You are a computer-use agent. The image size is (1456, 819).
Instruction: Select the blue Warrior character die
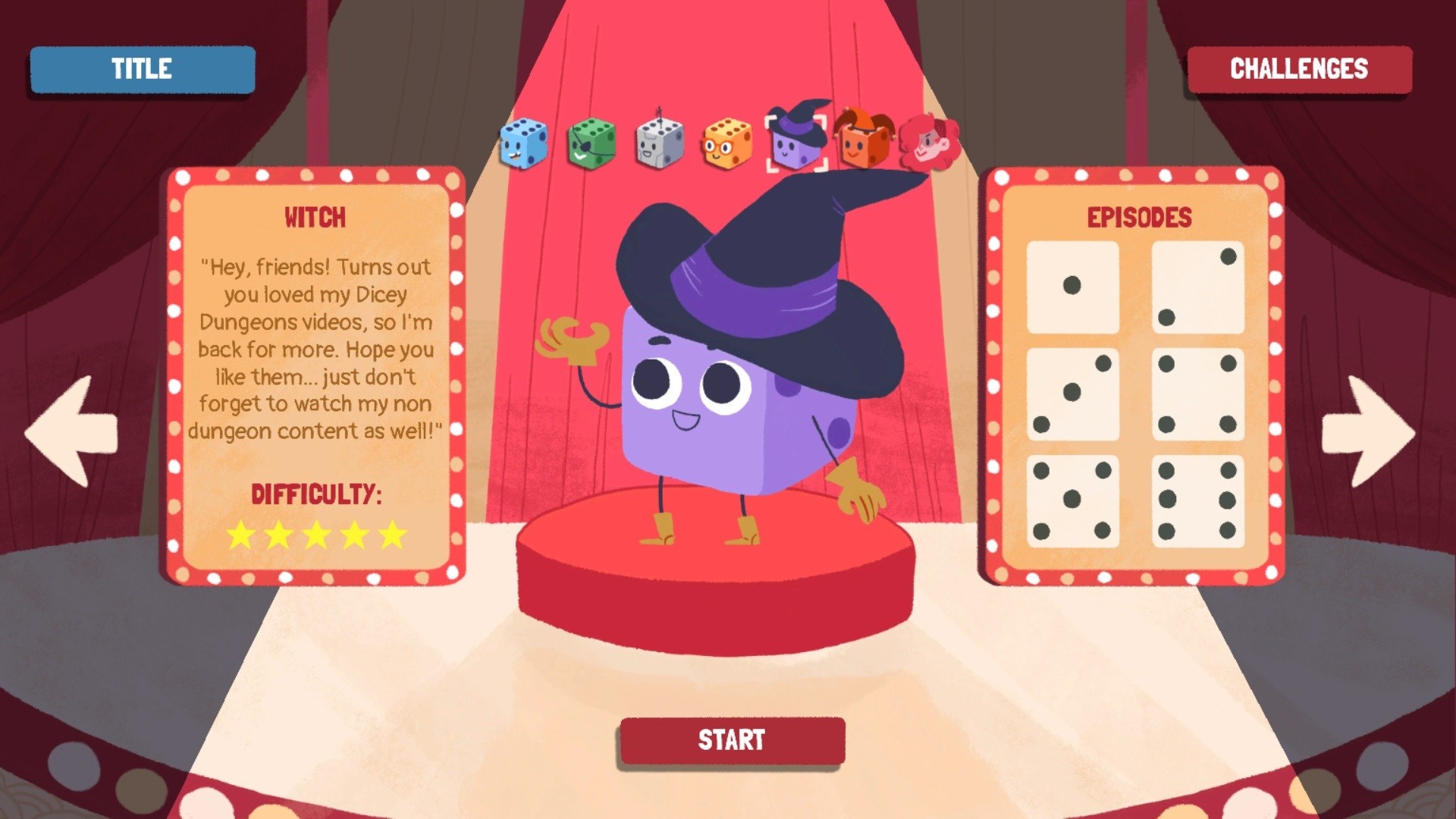tap(523, 143)
